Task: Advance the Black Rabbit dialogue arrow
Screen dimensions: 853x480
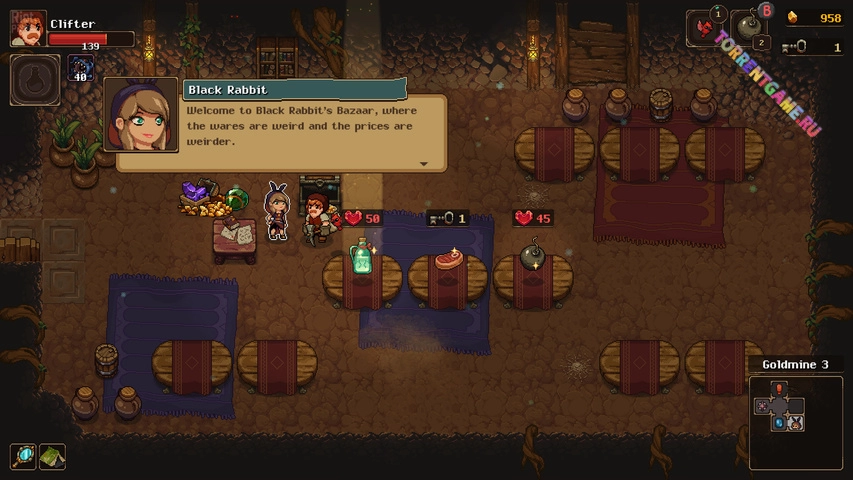Action: (423, 164)
